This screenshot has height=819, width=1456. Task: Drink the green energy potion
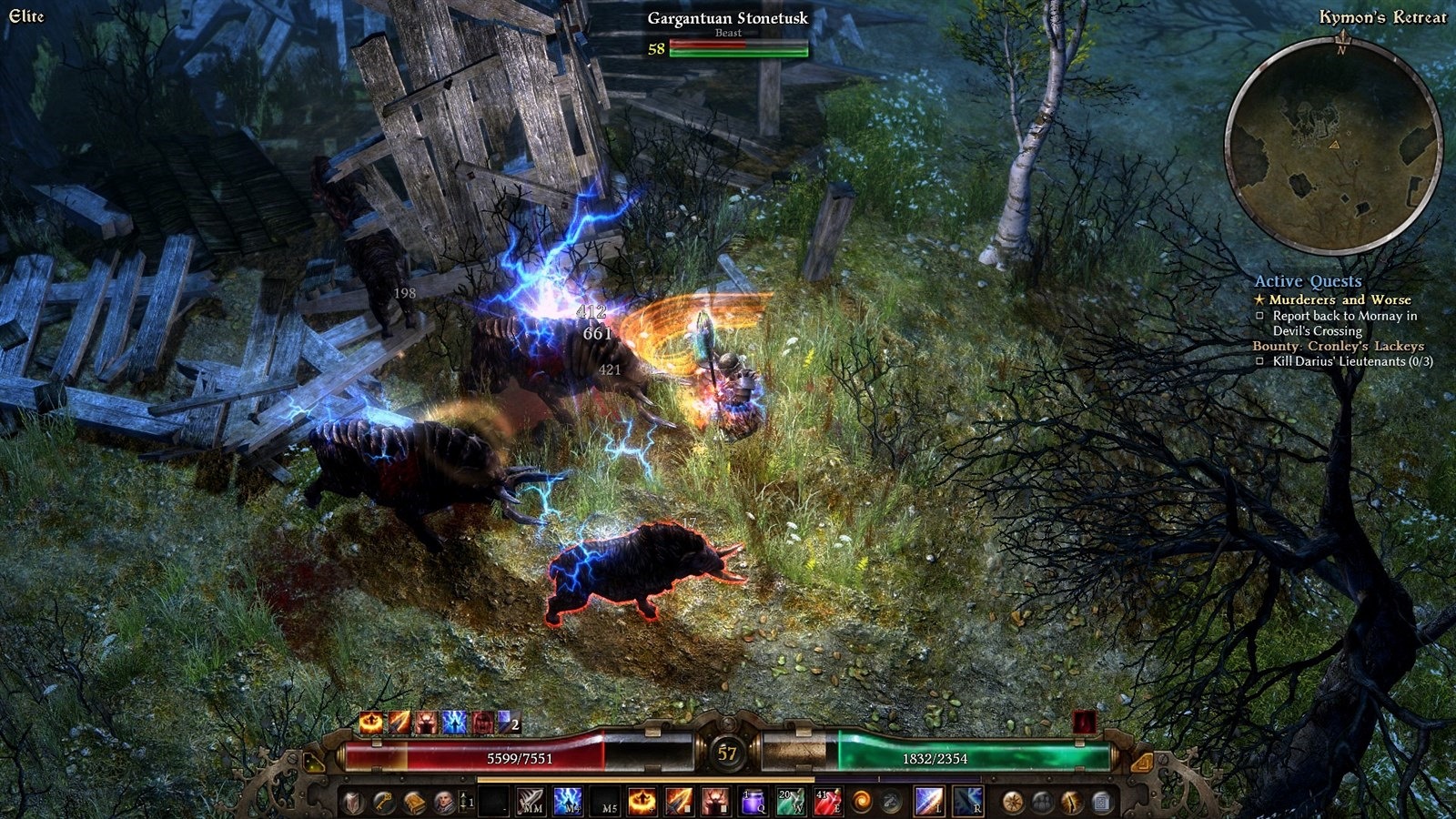[x=789, y=802]
